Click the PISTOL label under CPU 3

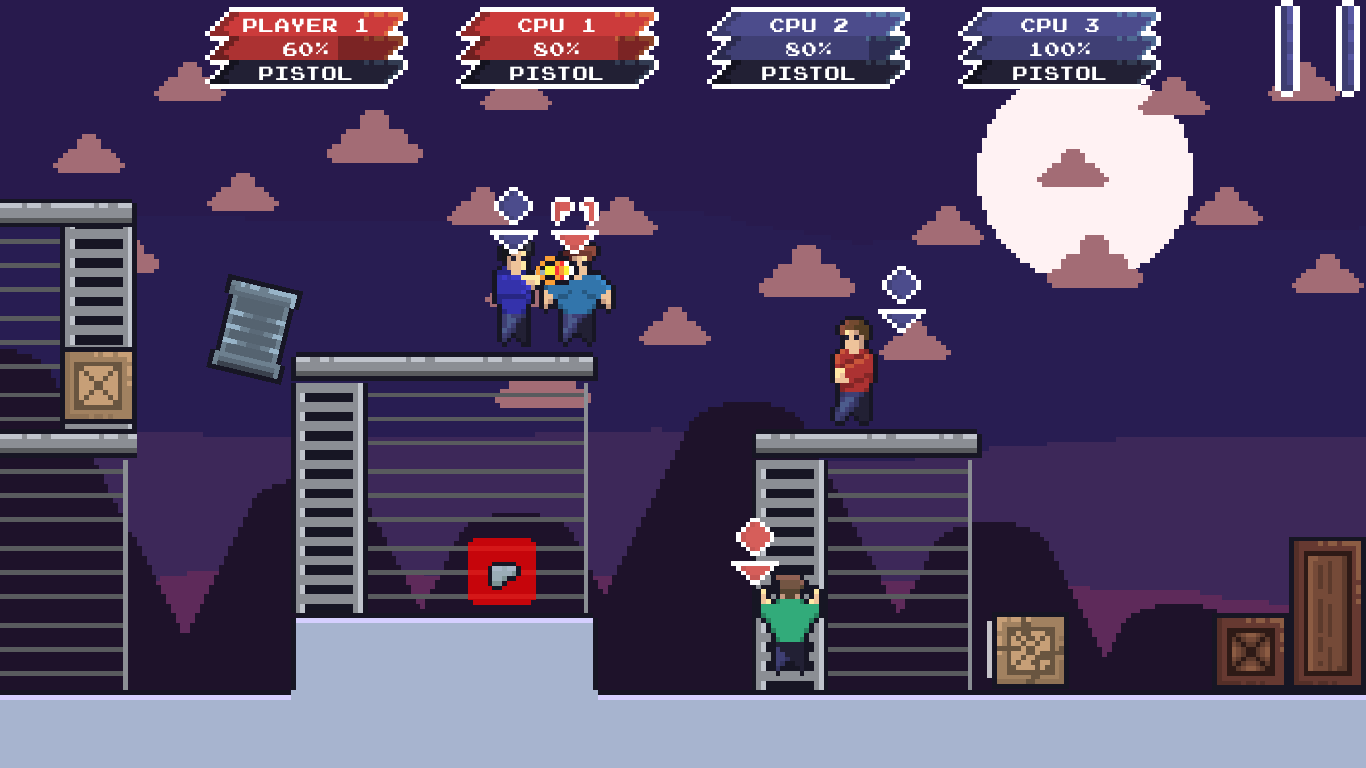(1059, 72)
